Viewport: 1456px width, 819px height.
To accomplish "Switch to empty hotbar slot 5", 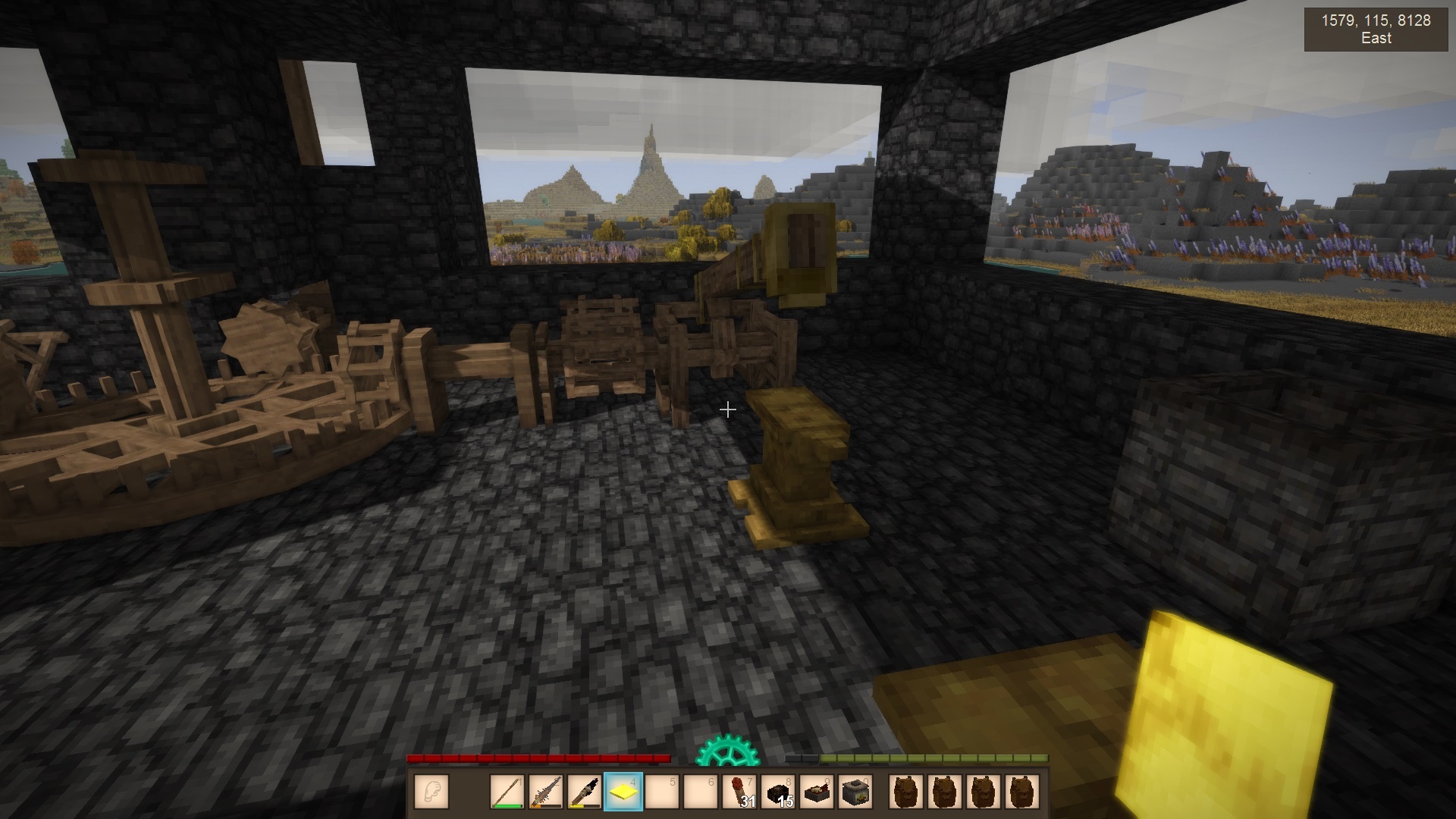I will (662, 792).
